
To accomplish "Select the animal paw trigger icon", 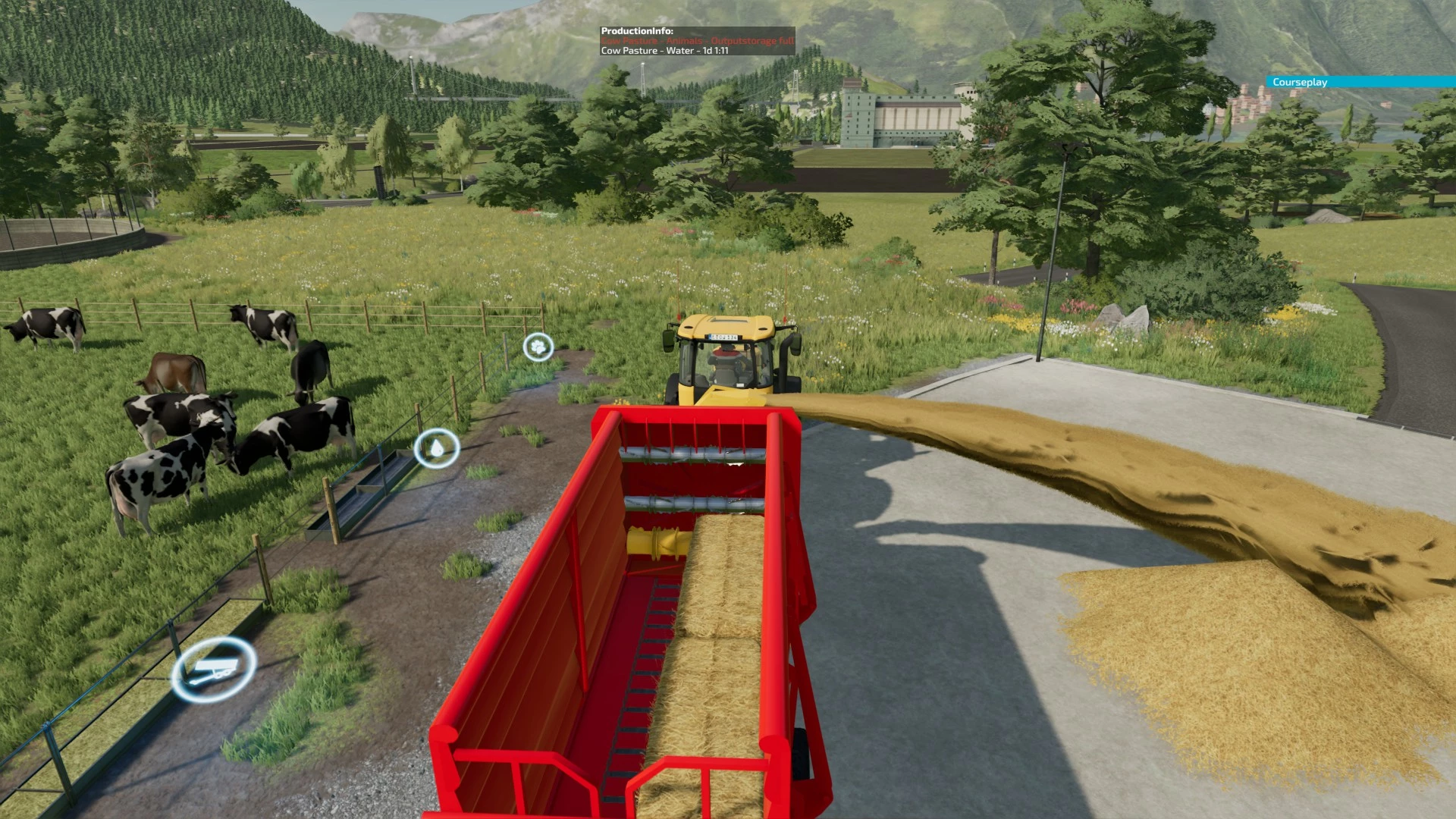I will tap(538, 347).
